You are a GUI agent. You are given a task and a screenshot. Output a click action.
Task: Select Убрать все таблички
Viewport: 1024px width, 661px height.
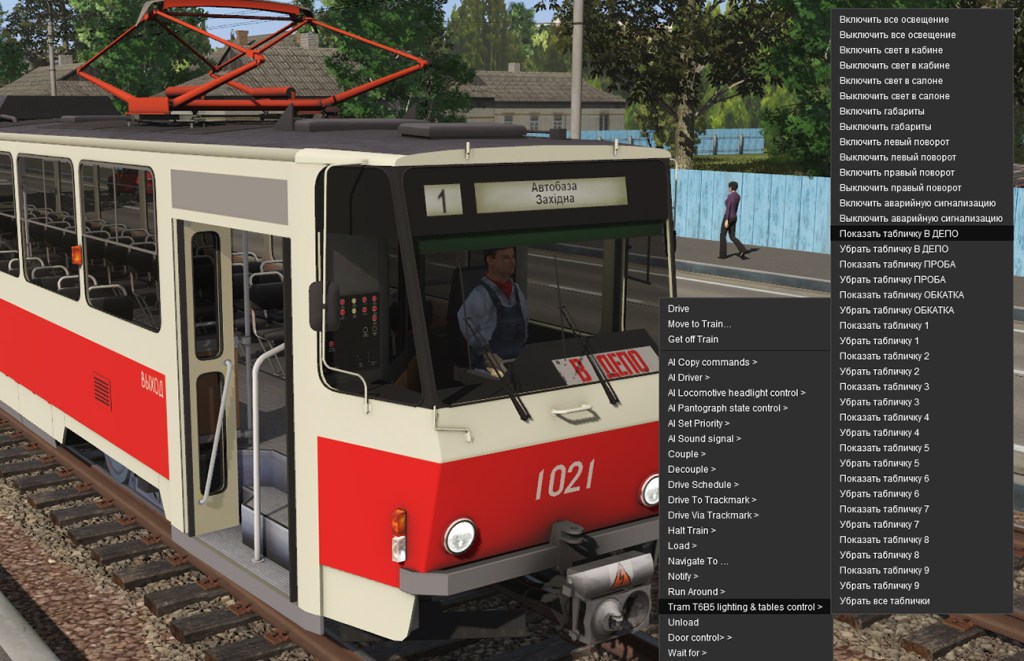(x=885, y=601)
